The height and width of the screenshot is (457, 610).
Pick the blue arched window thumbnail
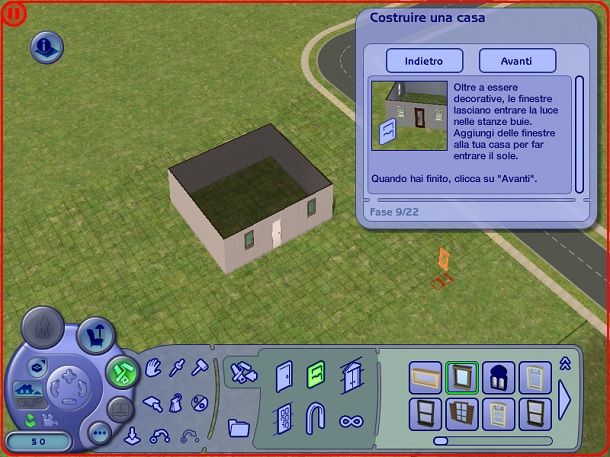[x=497, y=376]
